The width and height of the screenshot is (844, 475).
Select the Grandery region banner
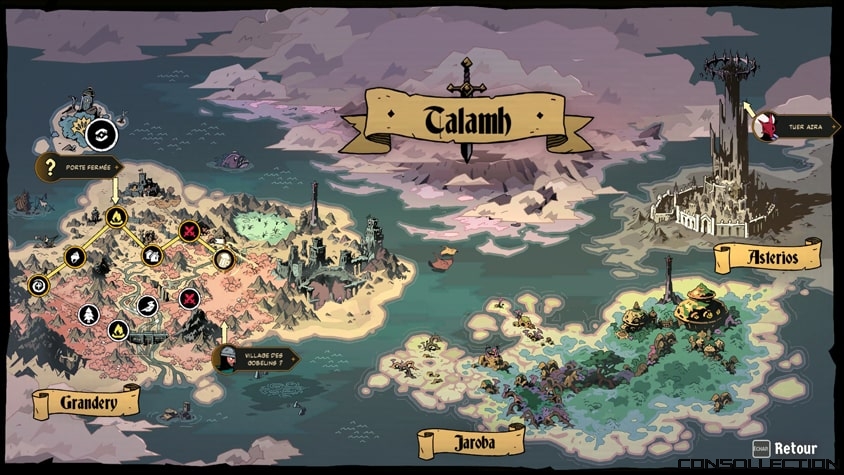pos(86,403)
